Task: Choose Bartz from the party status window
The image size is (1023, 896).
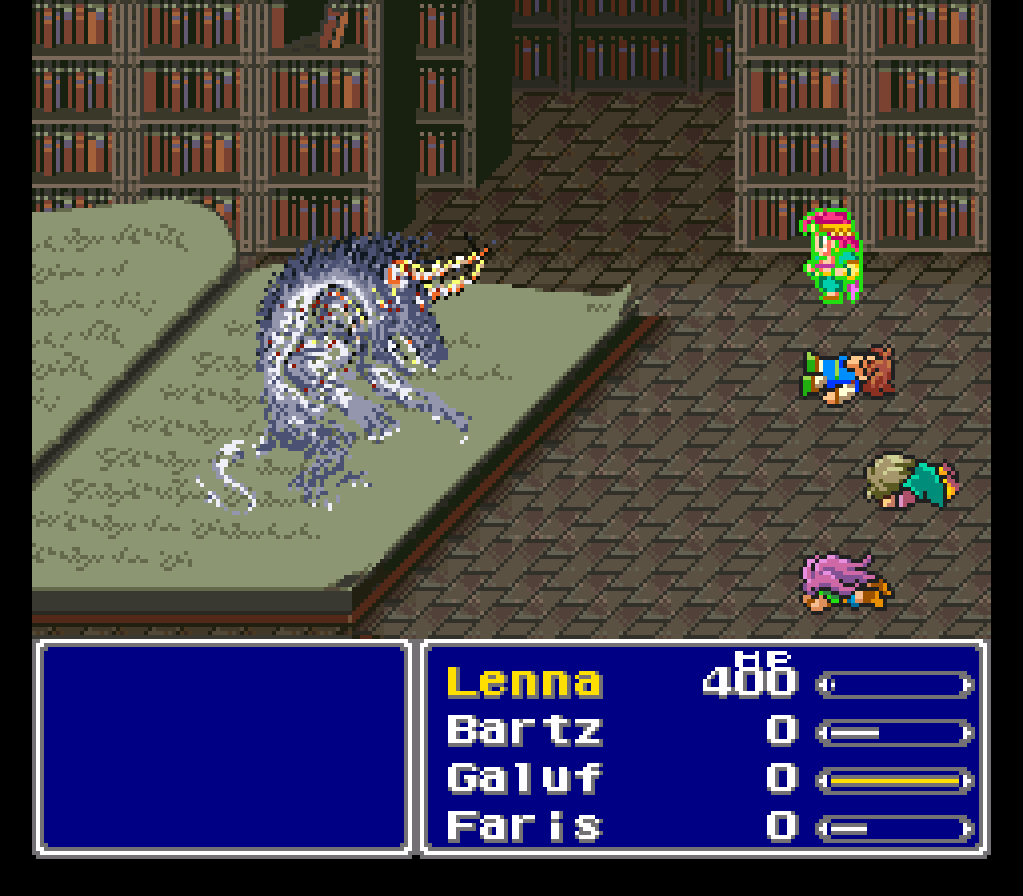Action: [x=524, y=731]
